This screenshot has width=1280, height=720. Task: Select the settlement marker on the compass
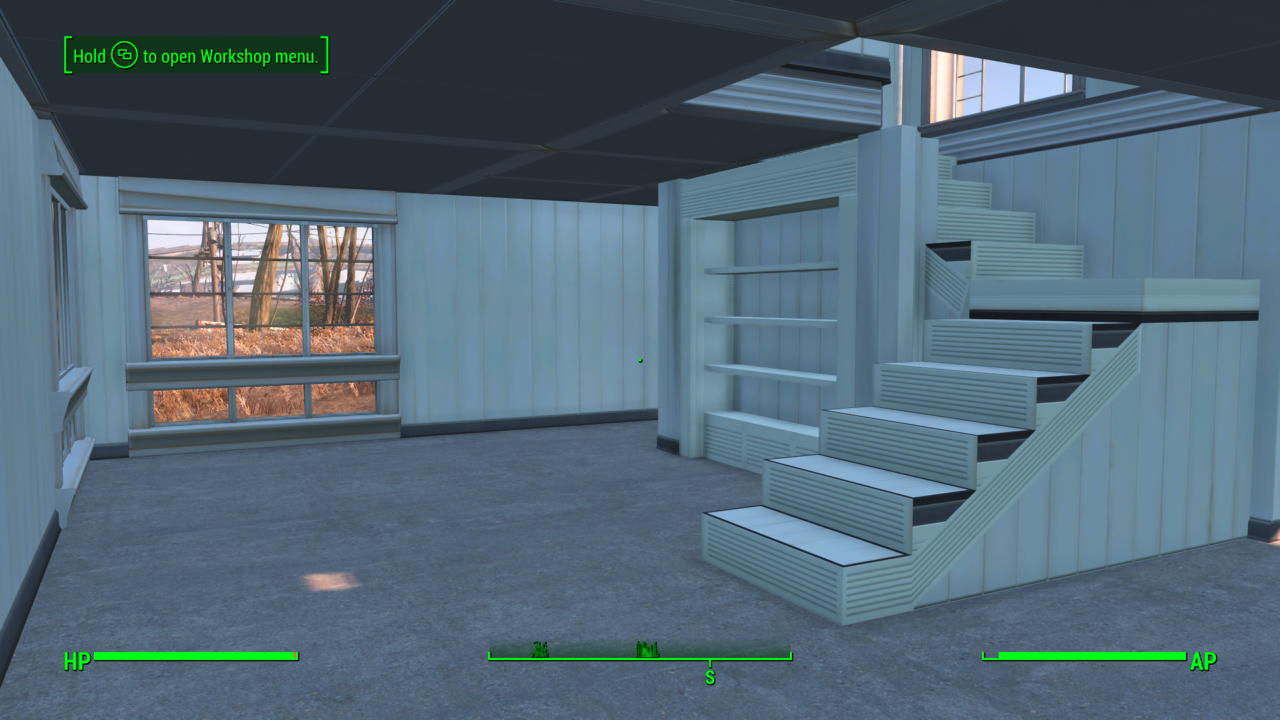[540, 650]
